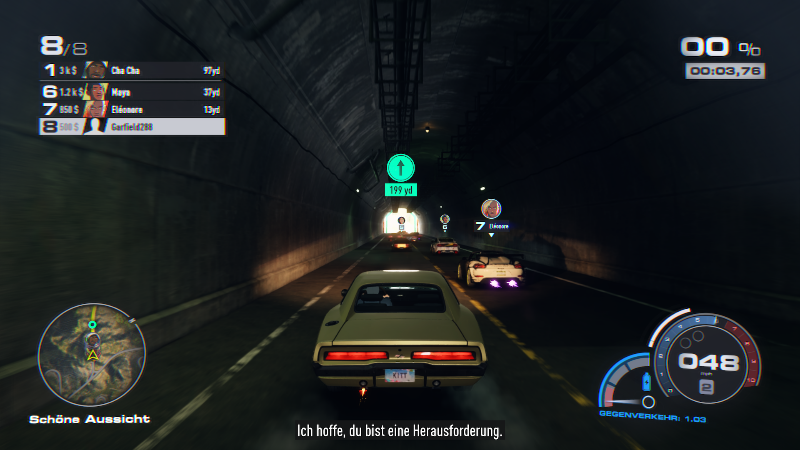Click the blue nitrous bottle icon
Viewport: 800px width, 450px height.
647,381
